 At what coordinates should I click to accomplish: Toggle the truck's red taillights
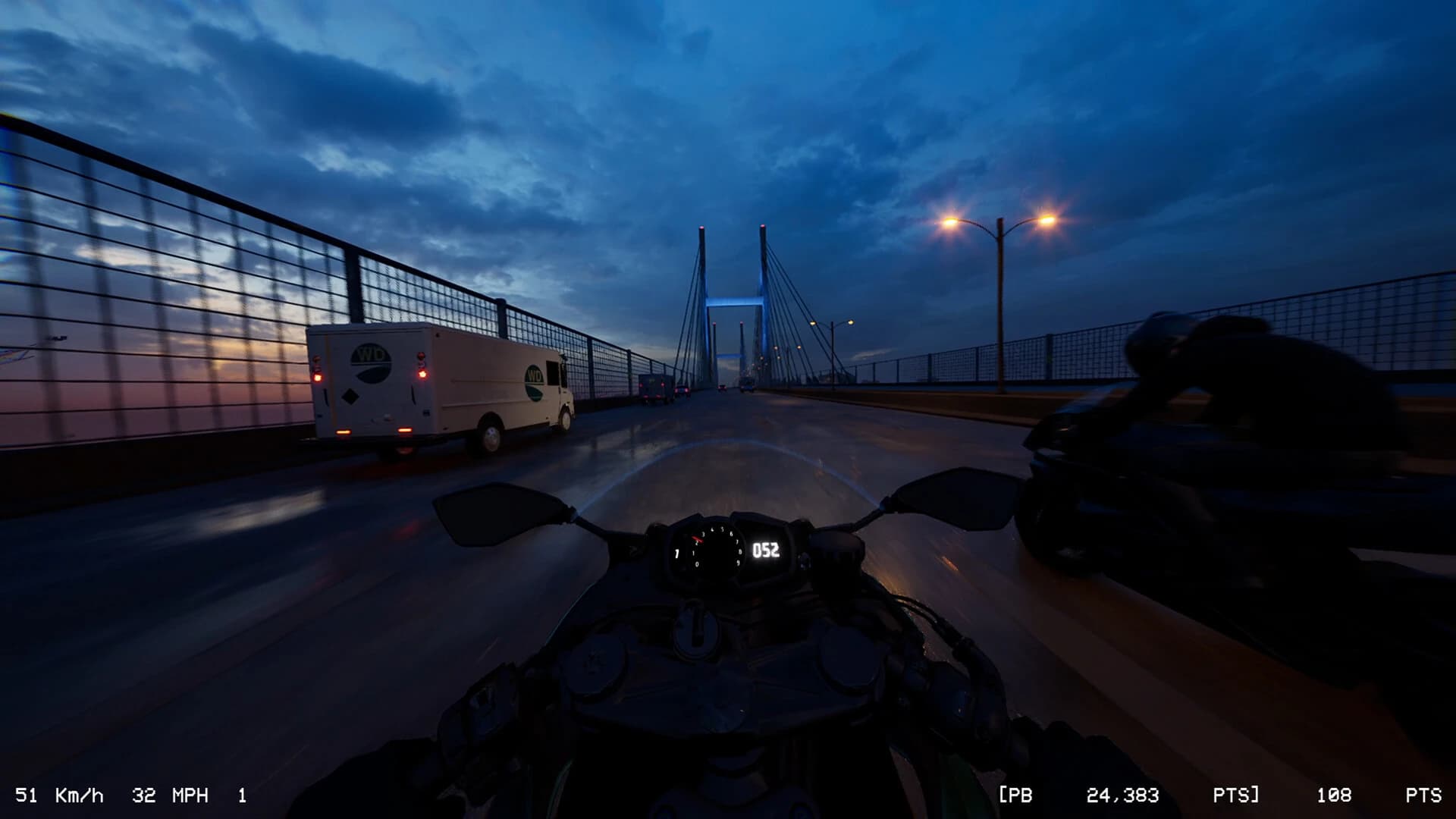[422, 375]
